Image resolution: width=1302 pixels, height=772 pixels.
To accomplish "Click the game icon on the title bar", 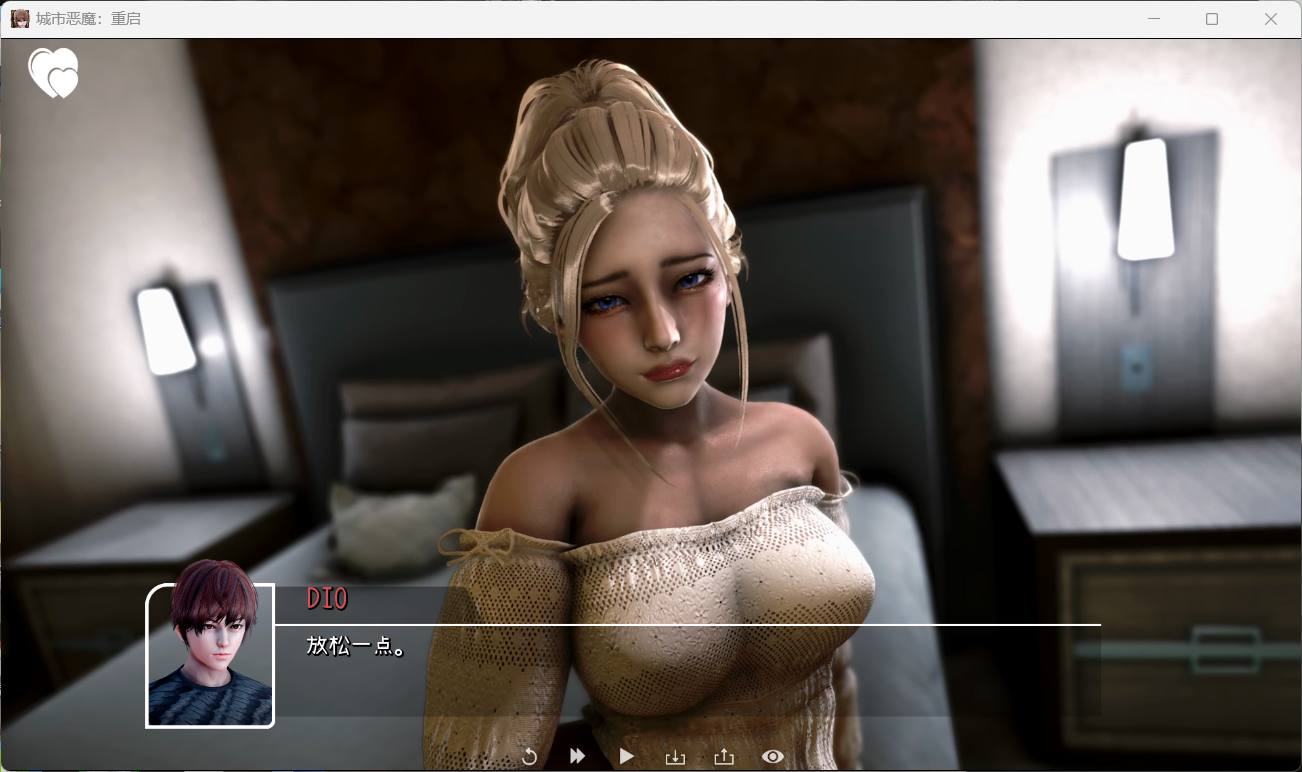I will tap(18, 18).
